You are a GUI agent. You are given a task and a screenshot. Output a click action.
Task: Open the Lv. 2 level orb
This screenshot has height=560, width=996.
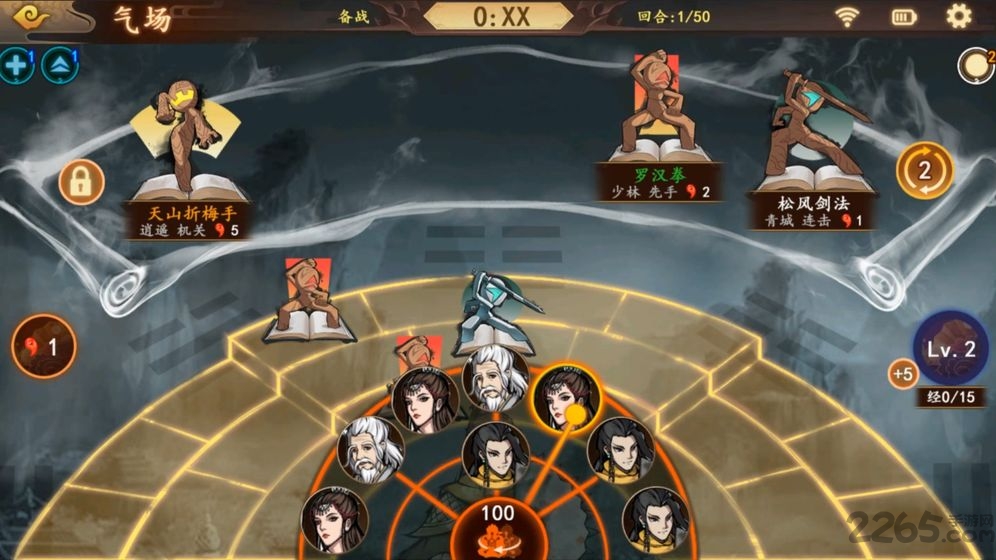coord(950,349)
